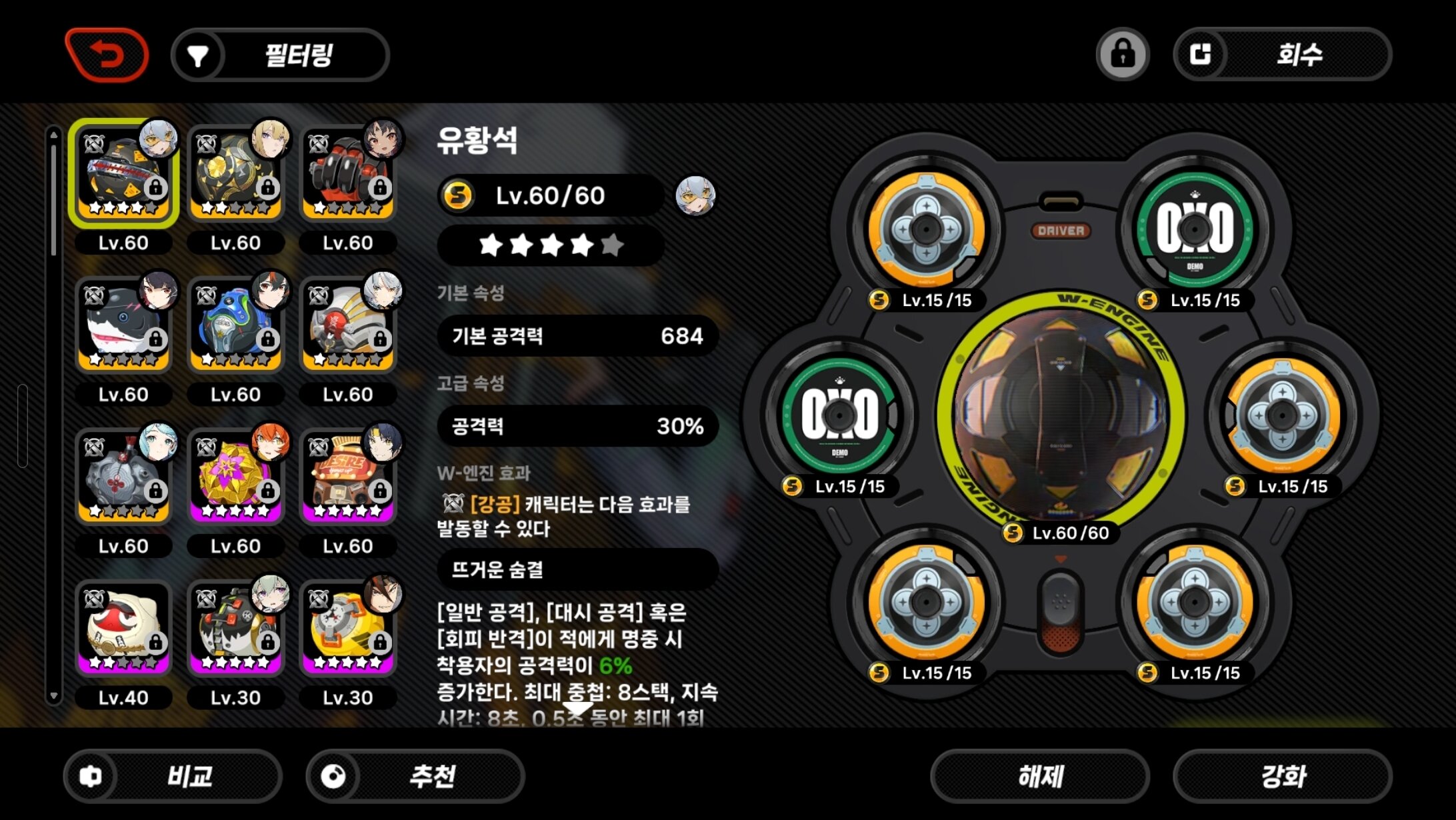Select the white-gold armored W-Engine
Image resolution: width=1456 pixels, height=820 pixels.
(x=347, y=325)
